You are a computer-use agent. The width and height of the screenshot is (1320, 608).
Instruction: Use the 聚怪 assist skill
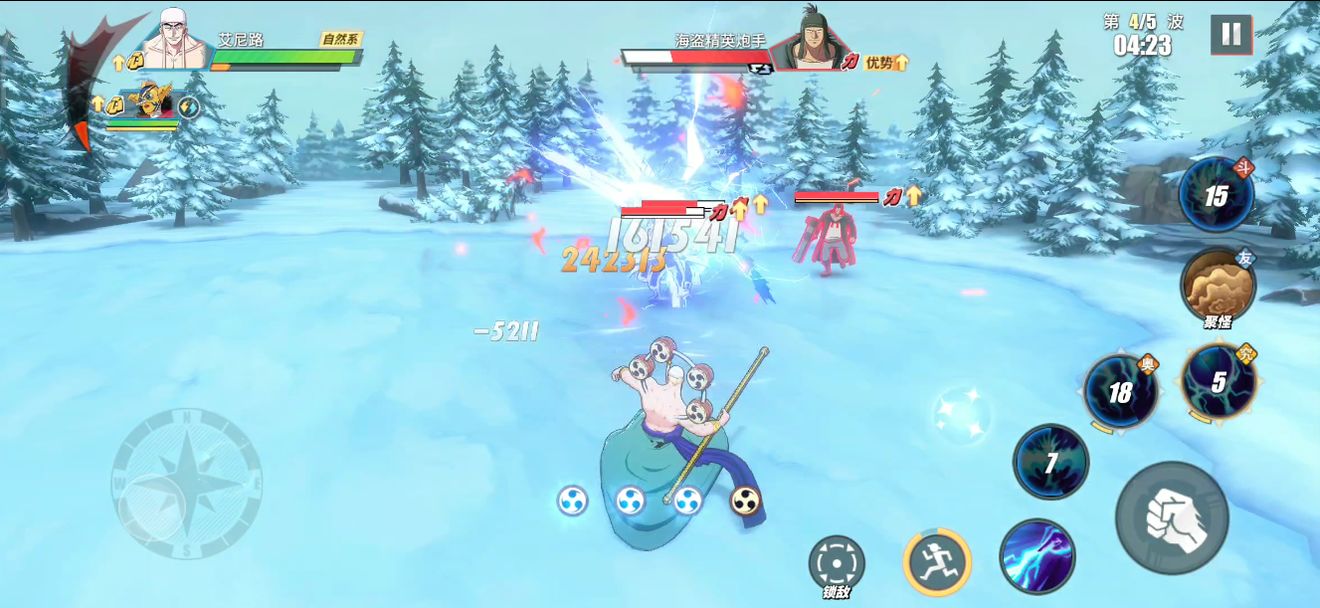coord(1216,285)
